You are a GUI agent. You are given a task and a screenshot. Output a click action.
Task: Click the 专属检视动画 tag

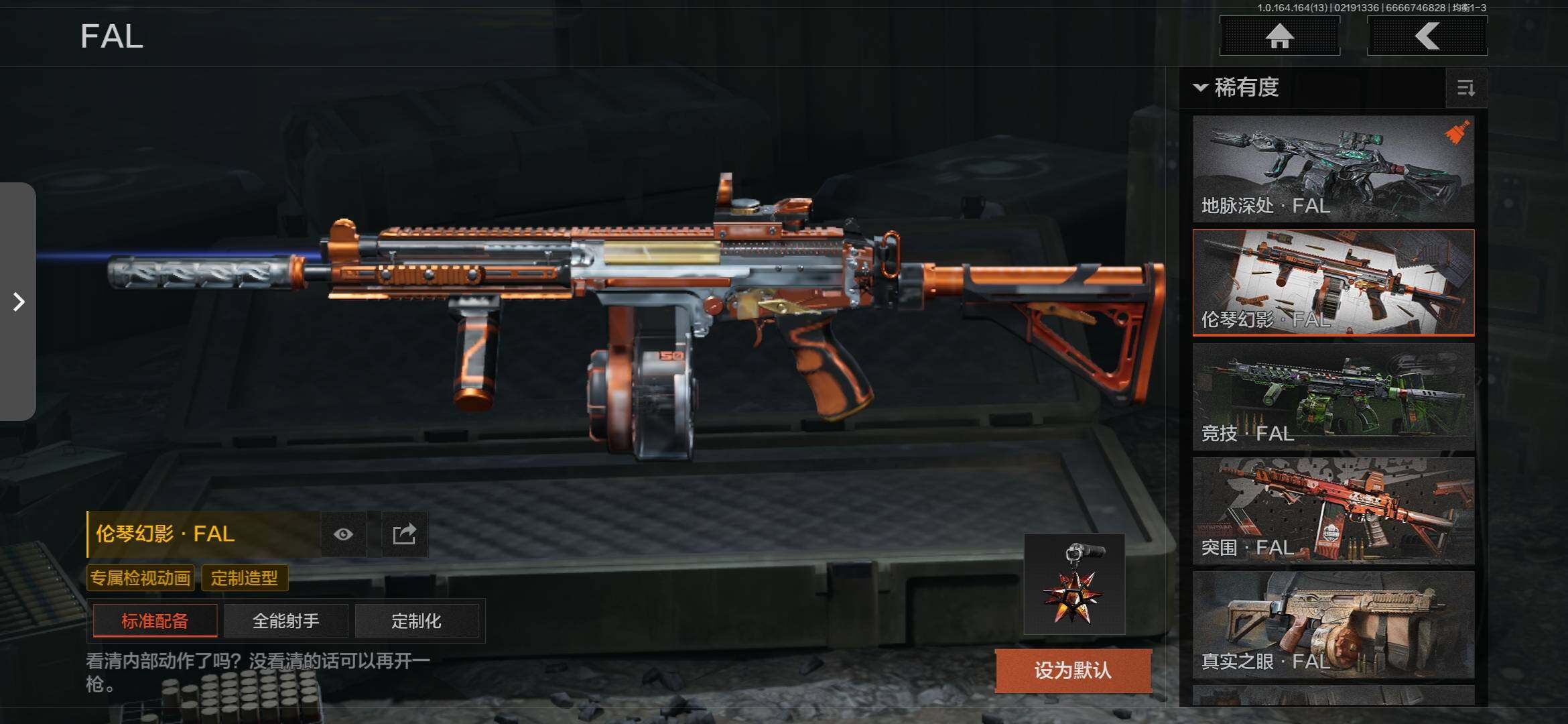[141, 578]
